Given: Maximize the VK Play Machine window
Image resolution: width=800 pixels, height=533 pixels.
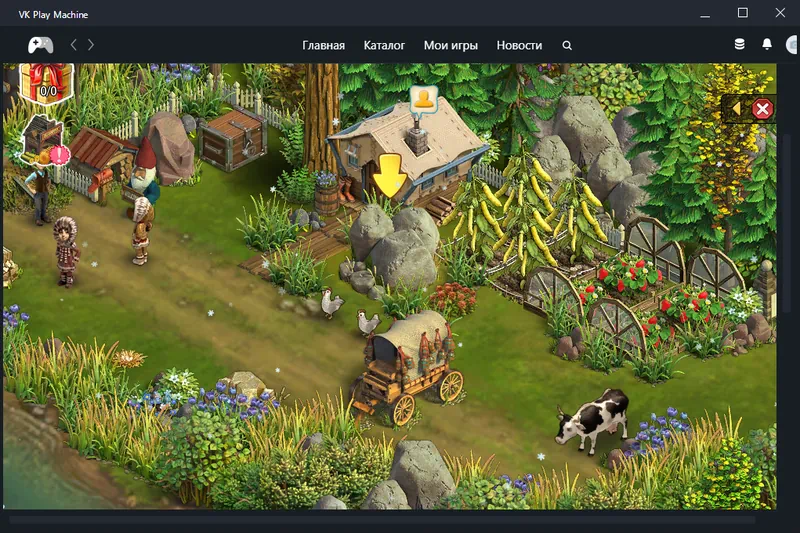Looking at the screenshot, I should tap(742, 13).
